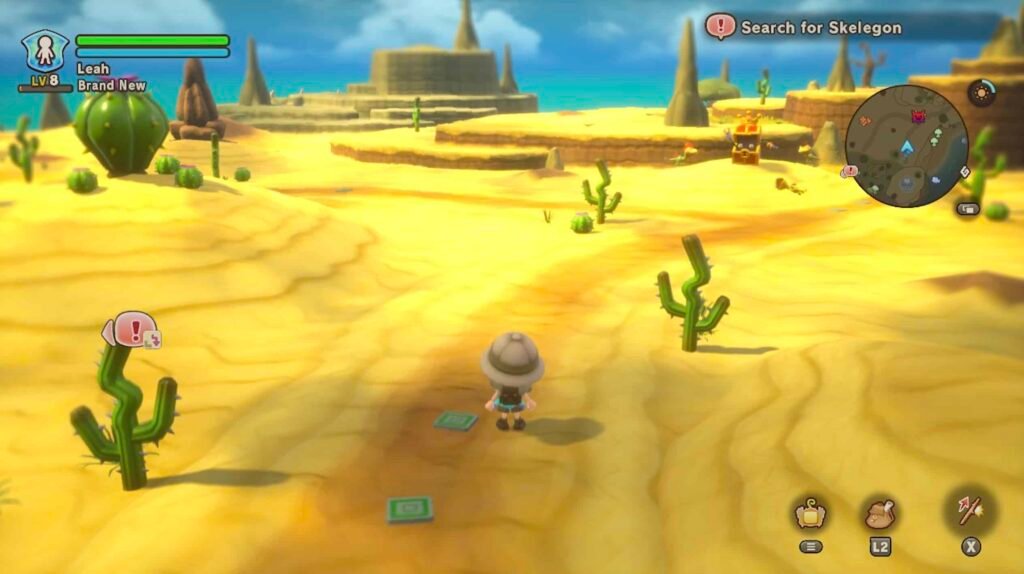Open the costume hanger menu icon
Screen dimensions: 1024x574
pos(810,514)
